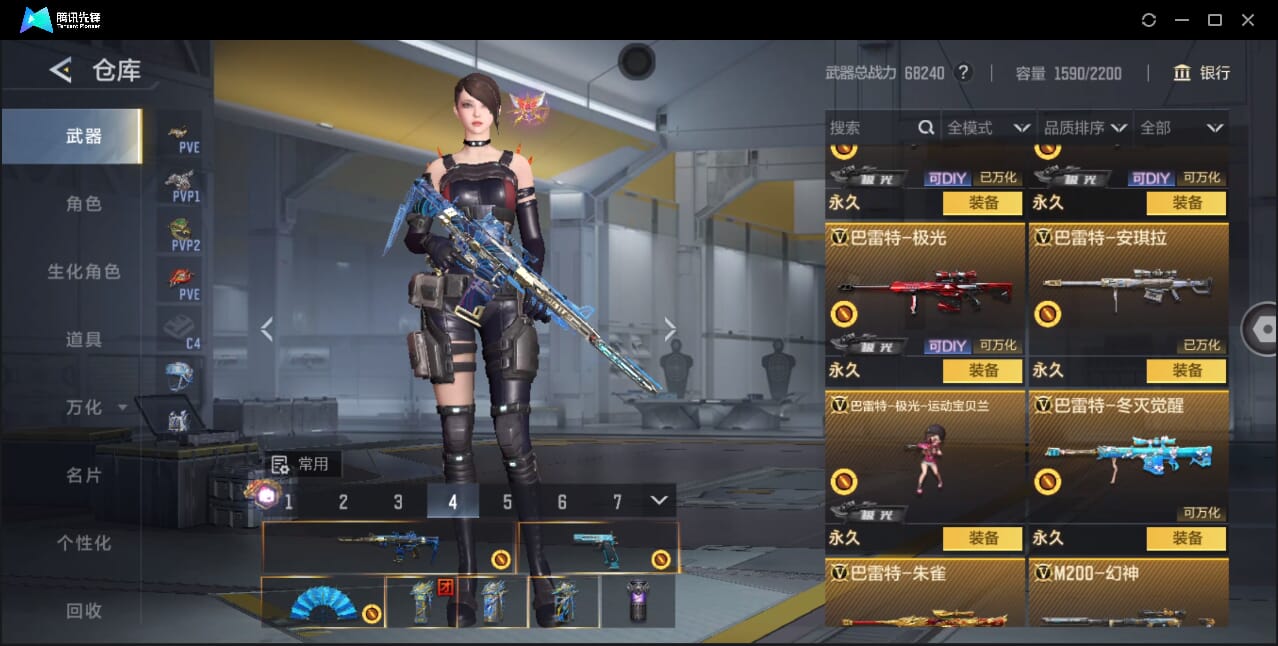Open the 生化角色 category
The height and width of the screenshot is (646, 1278).
click(84, 272)
